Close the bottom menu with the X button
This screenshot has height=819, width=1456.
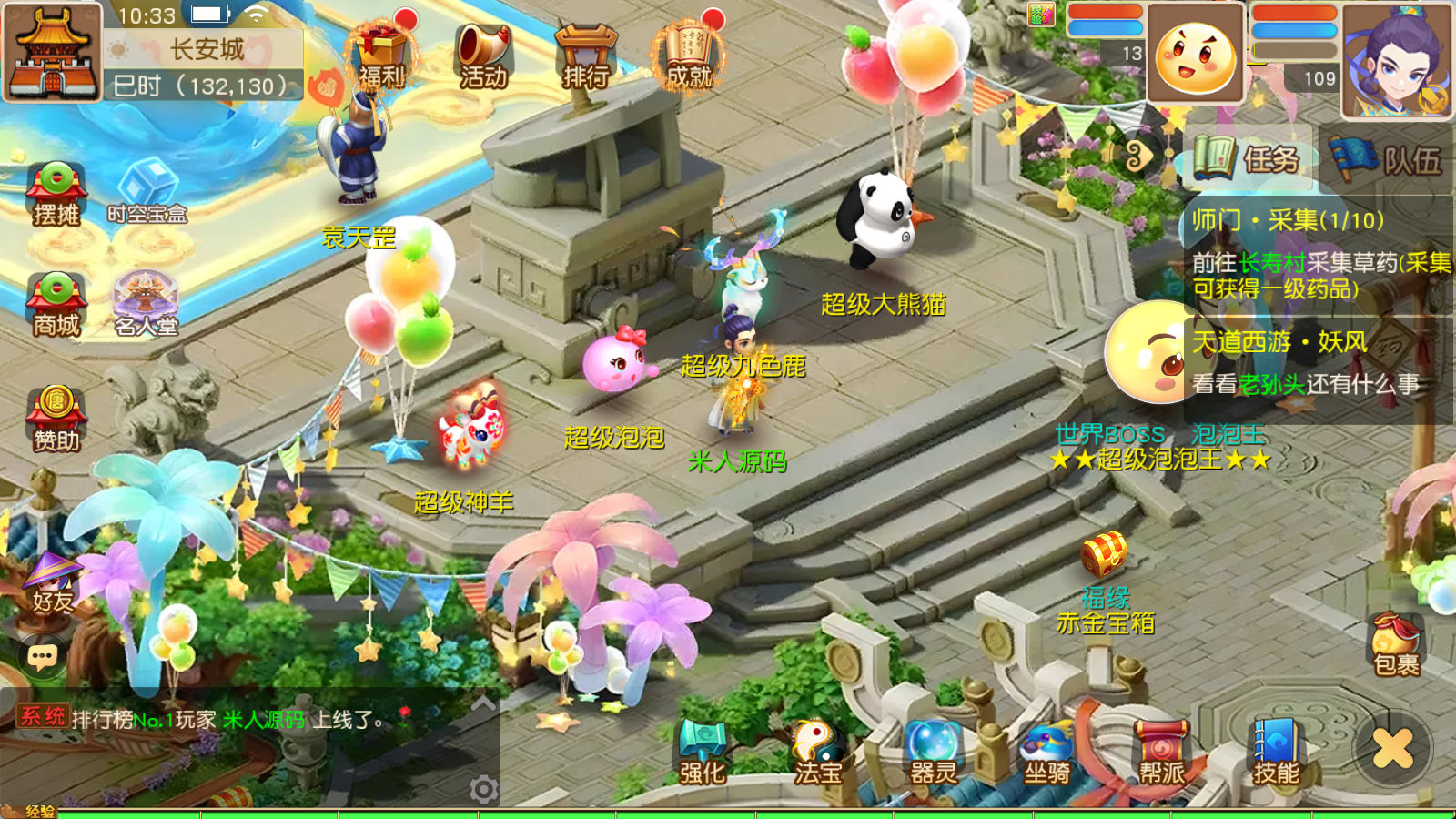point(1392,748)
